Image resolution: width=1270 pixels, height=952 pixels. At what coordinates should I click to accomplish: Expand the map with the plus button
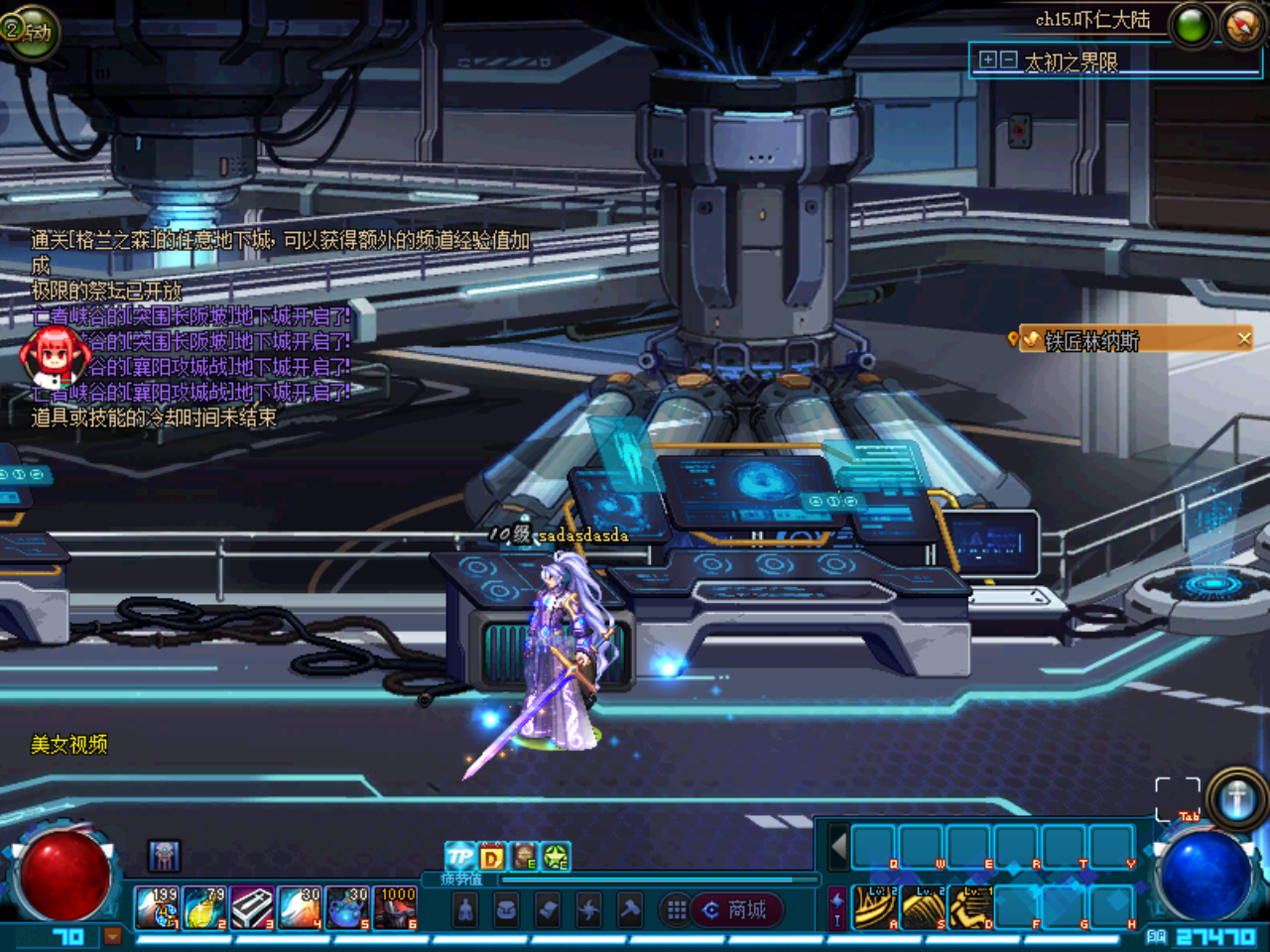point(987,59)
